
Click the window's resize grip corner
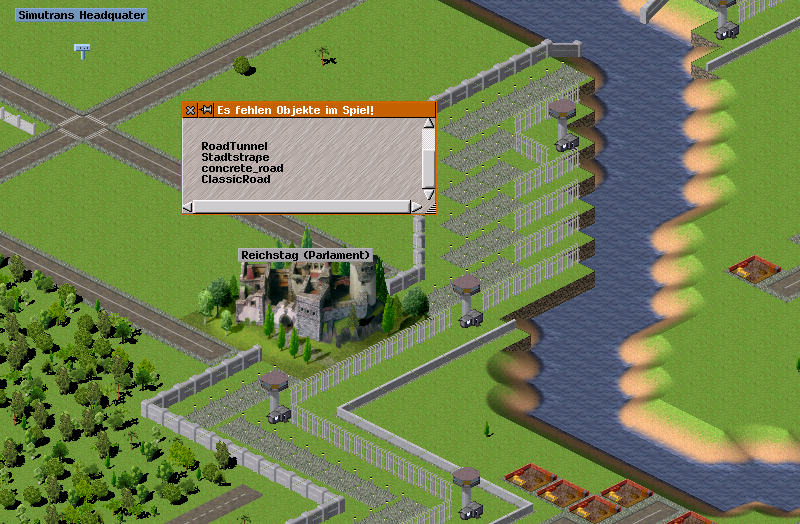tap(431, 208)
